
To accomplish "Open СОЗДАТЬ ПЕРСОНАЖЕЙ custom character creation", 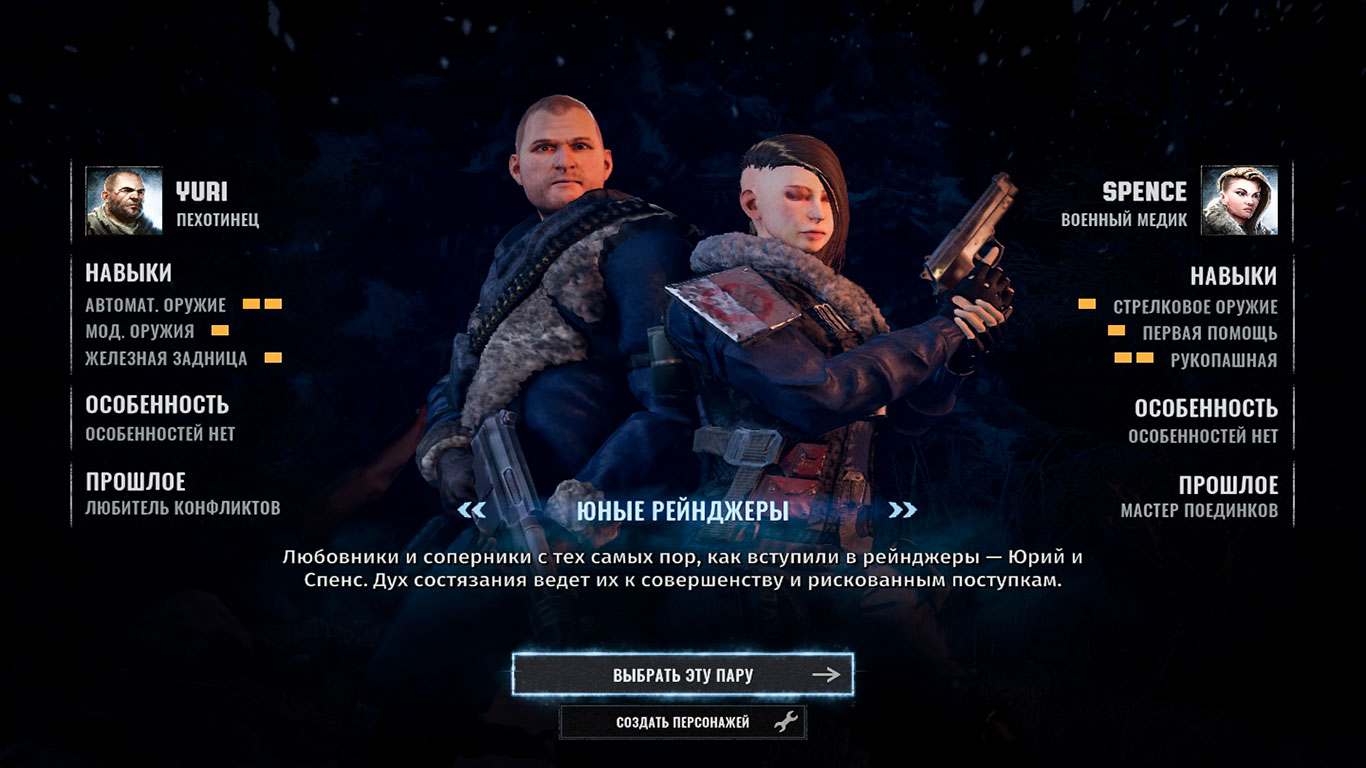I will [683, 722].
